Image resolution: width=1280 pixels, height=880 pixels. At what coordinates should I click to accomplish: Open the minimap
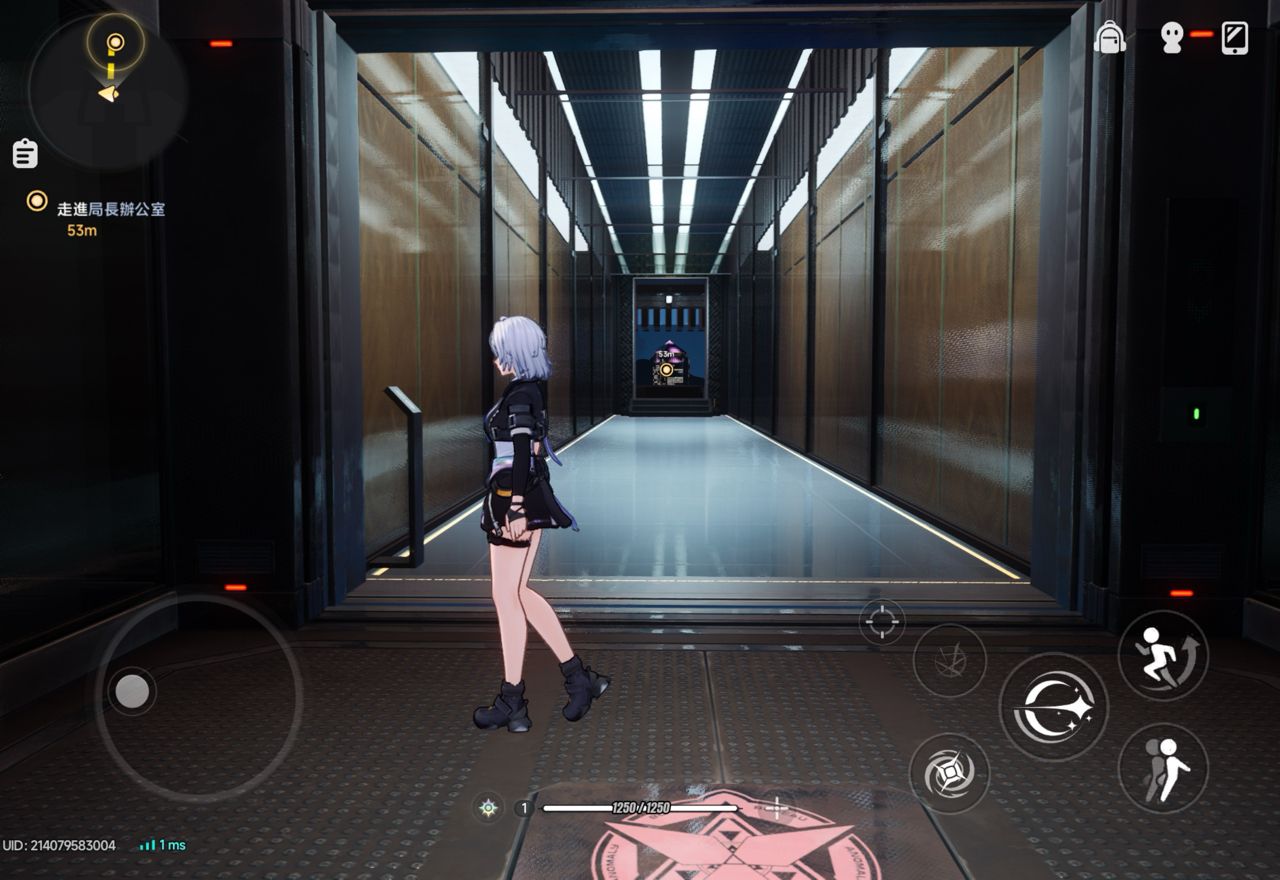point(107,88)
